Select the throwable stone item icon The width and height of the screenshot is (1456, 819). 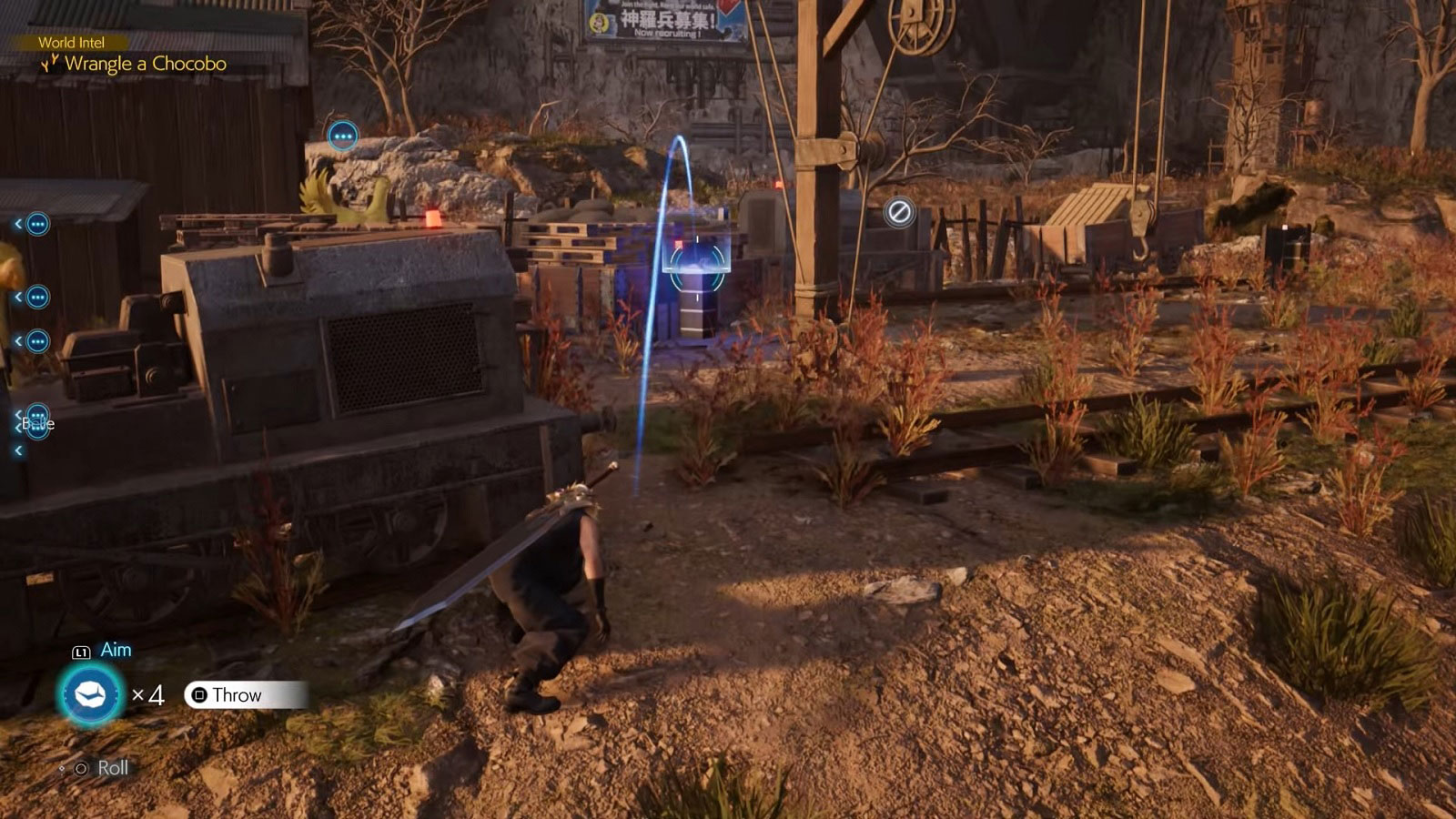89,695
